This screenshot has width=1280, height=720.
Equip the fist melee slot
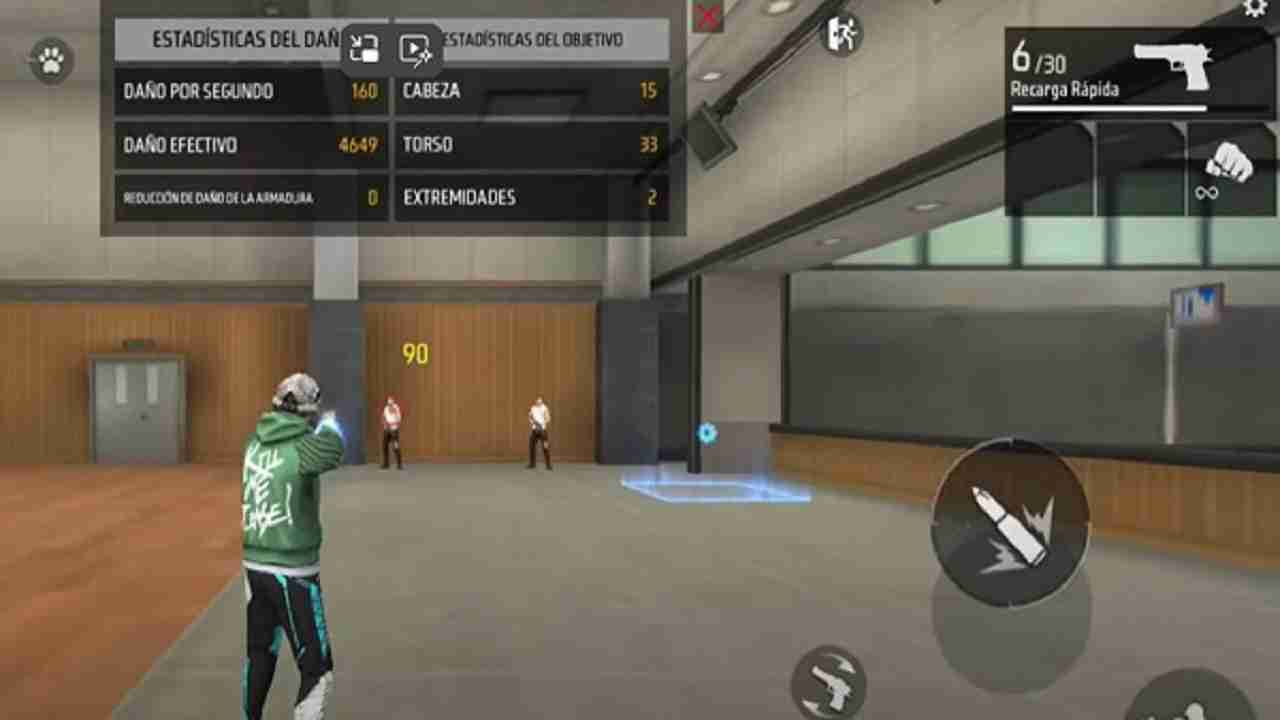1231,167
